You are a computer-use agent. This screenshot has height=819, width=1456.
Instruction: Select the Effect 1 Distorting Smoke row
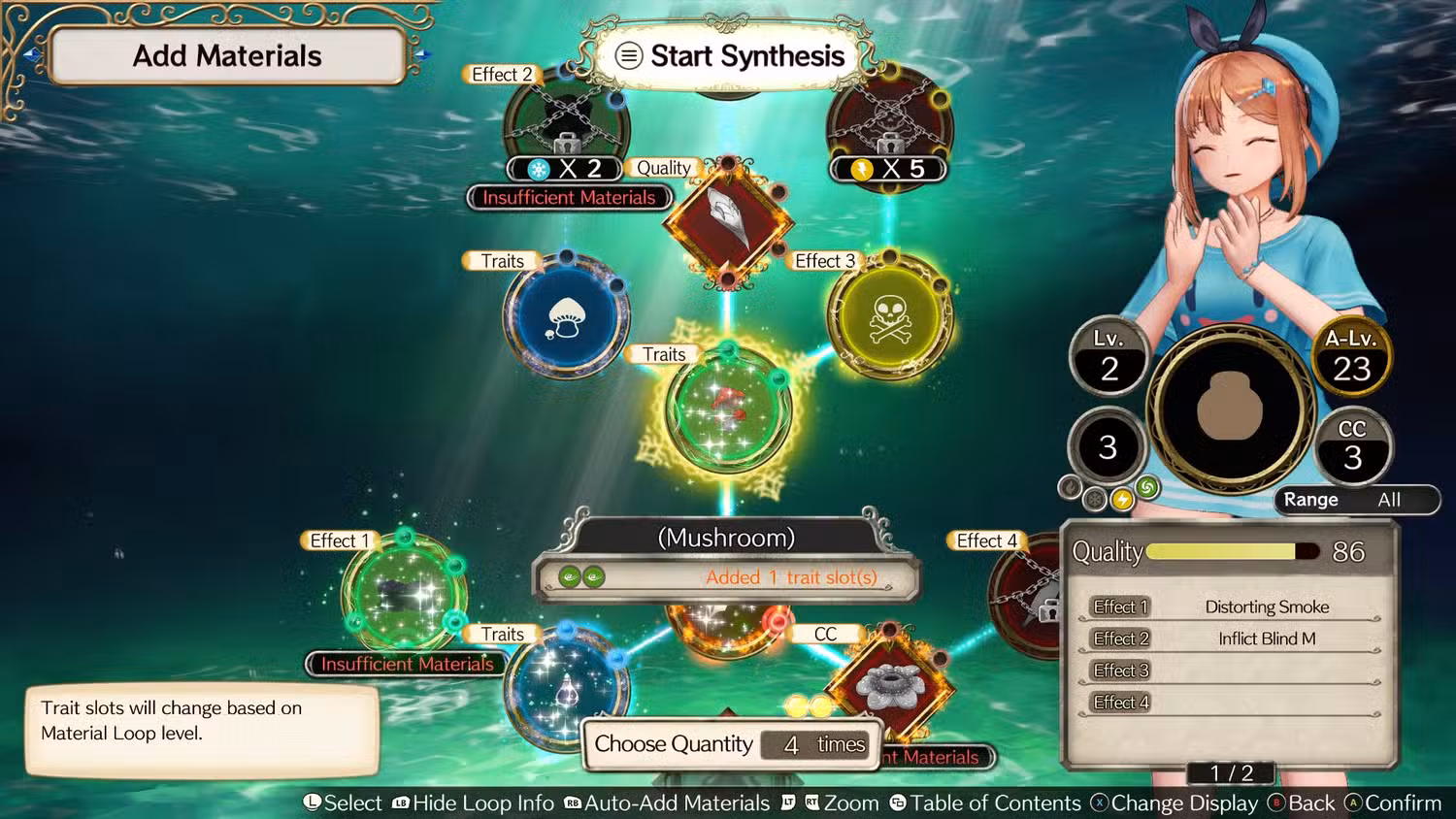1231,607
